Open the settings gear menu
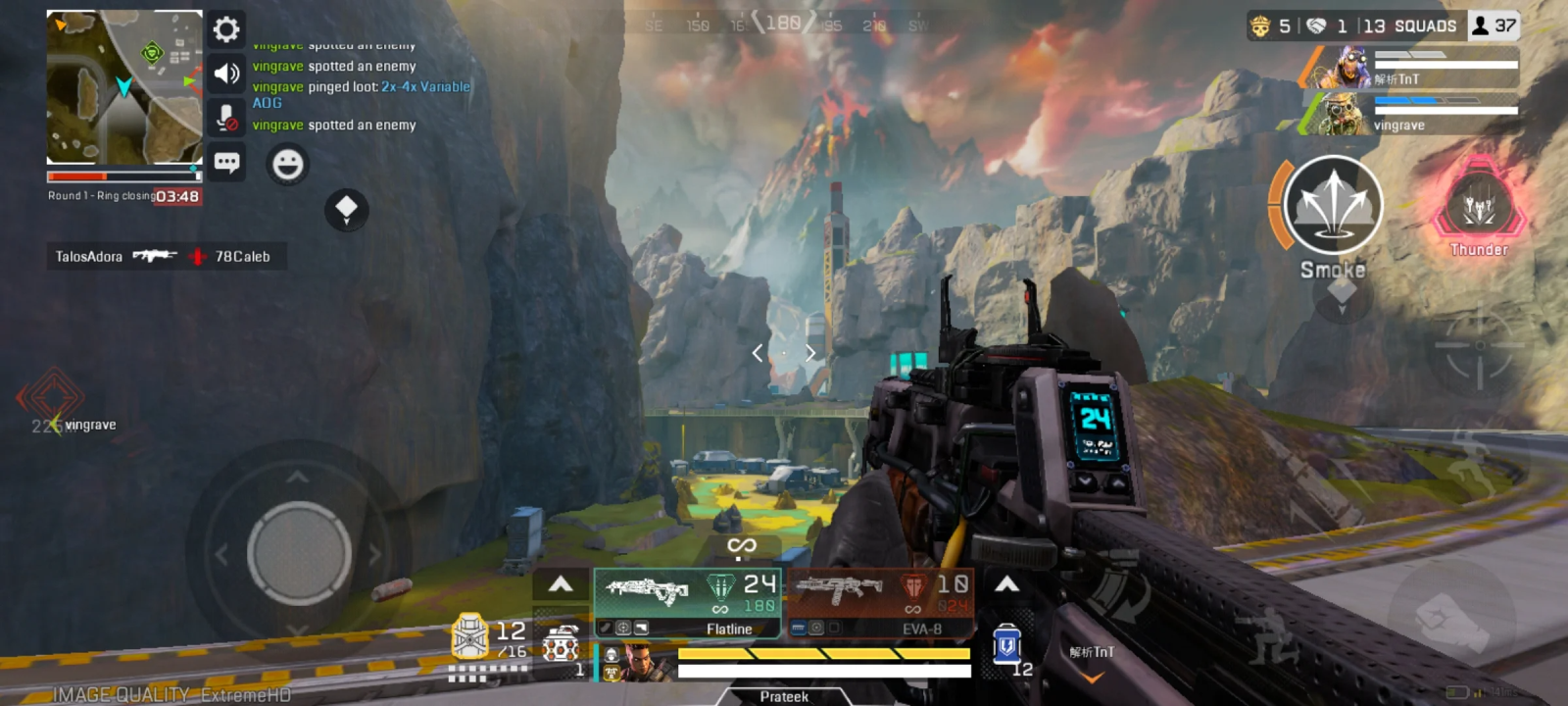The height and width of the screenshot is (706, 1568). pos(226,29)
